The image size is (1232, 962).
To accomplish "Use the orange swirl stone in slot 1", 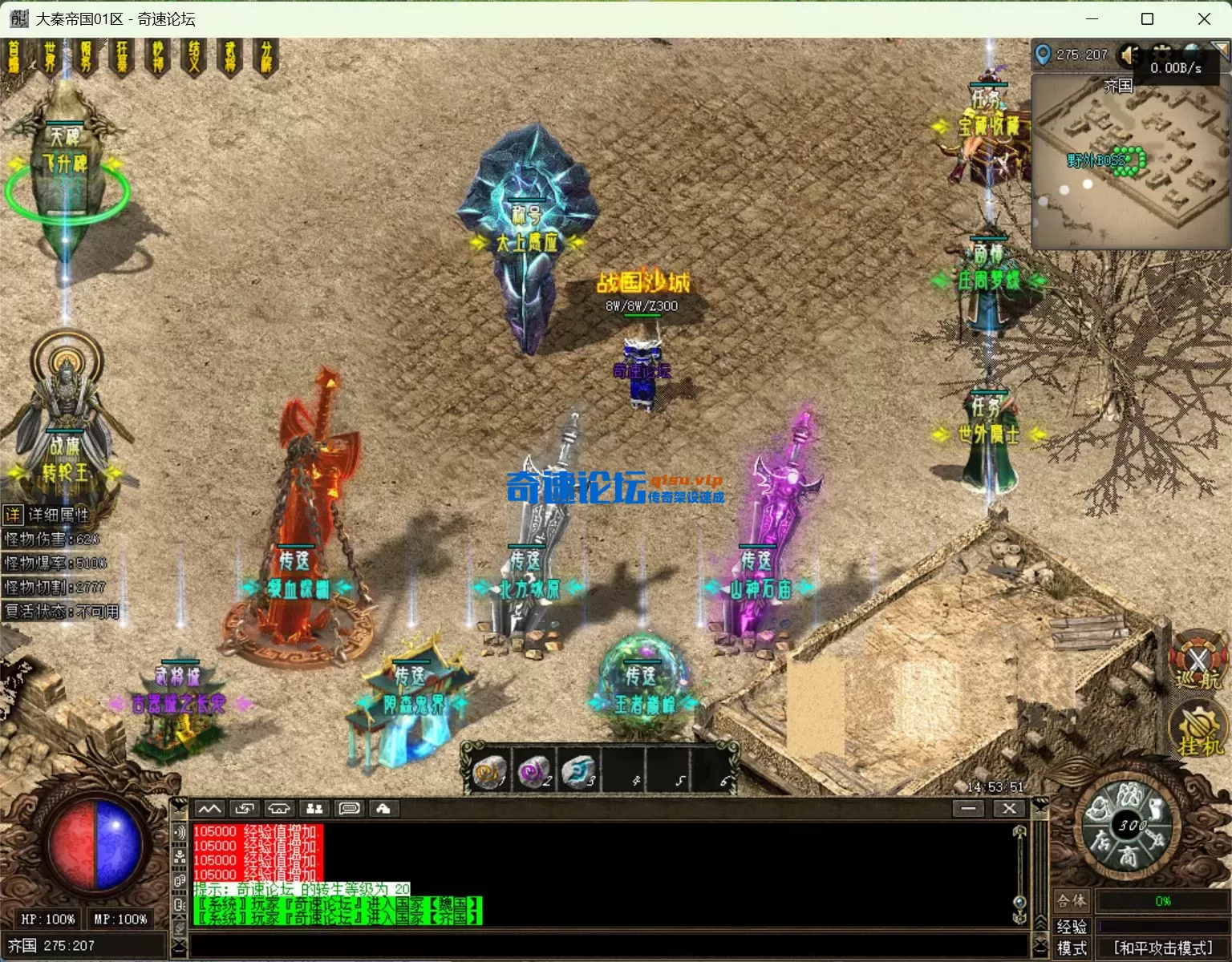I will tap(489, 771).
